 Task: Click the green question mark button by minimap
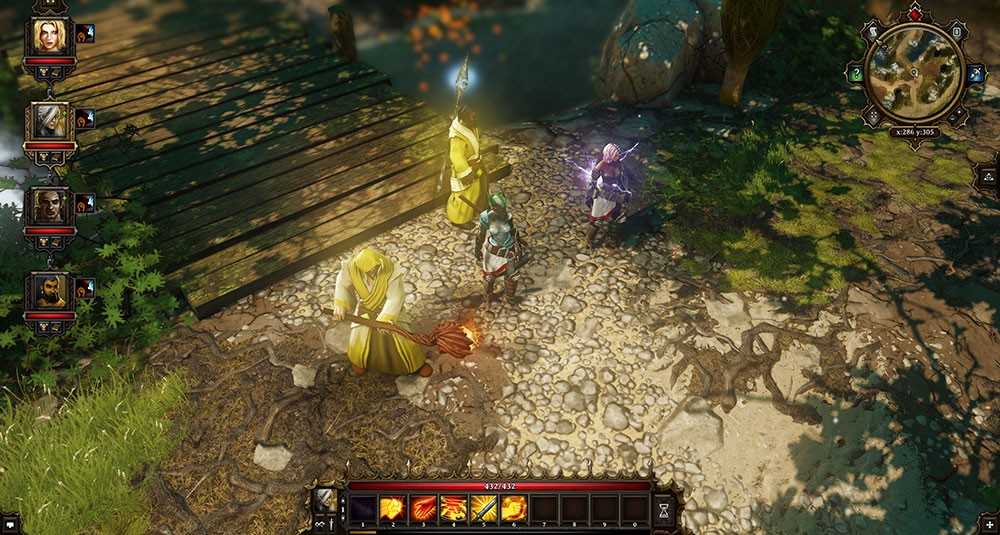point(855,74)
